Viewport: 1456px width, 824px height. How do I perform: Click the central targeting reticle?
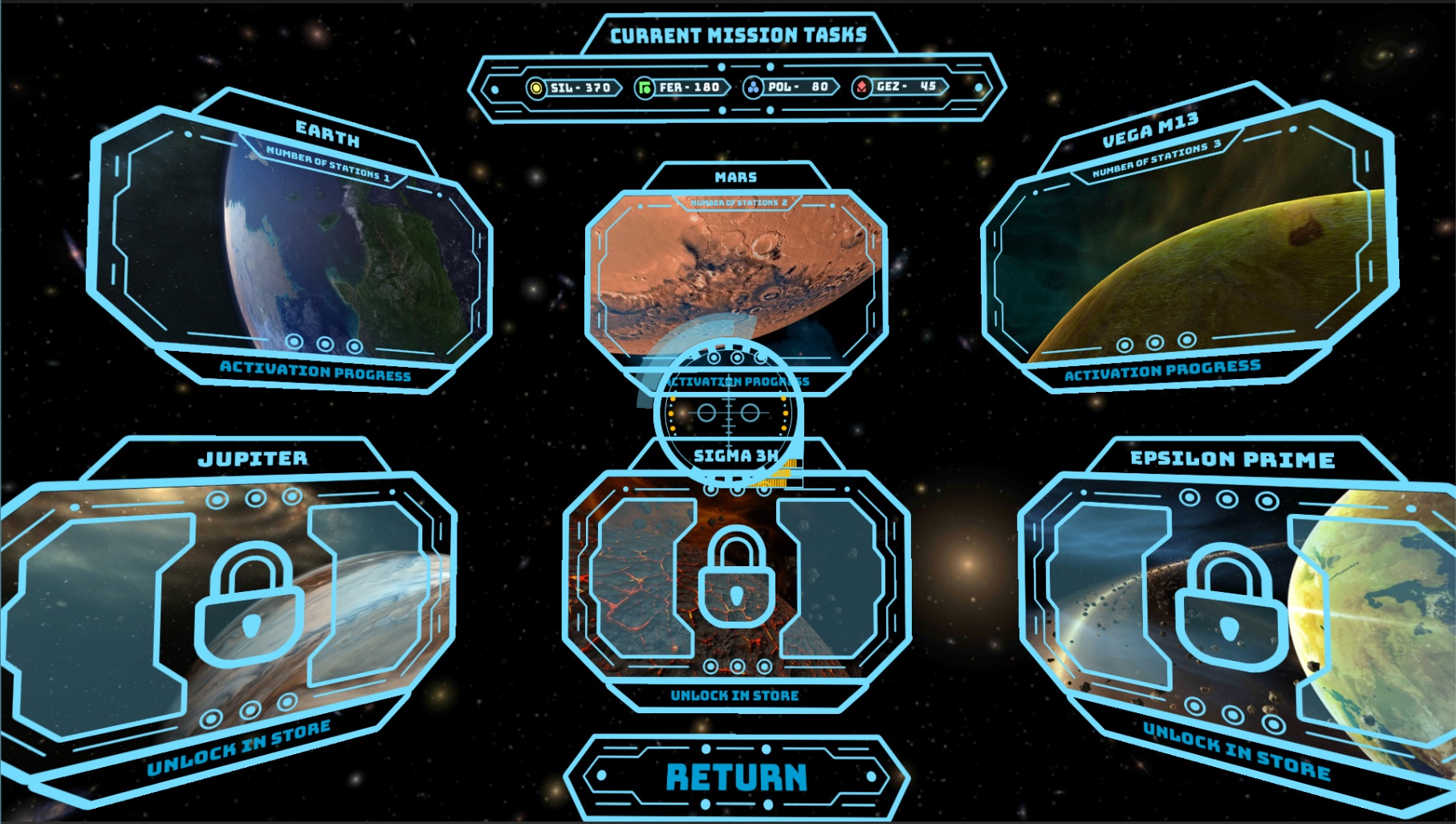pyautogui.click(x=729, y=414)
